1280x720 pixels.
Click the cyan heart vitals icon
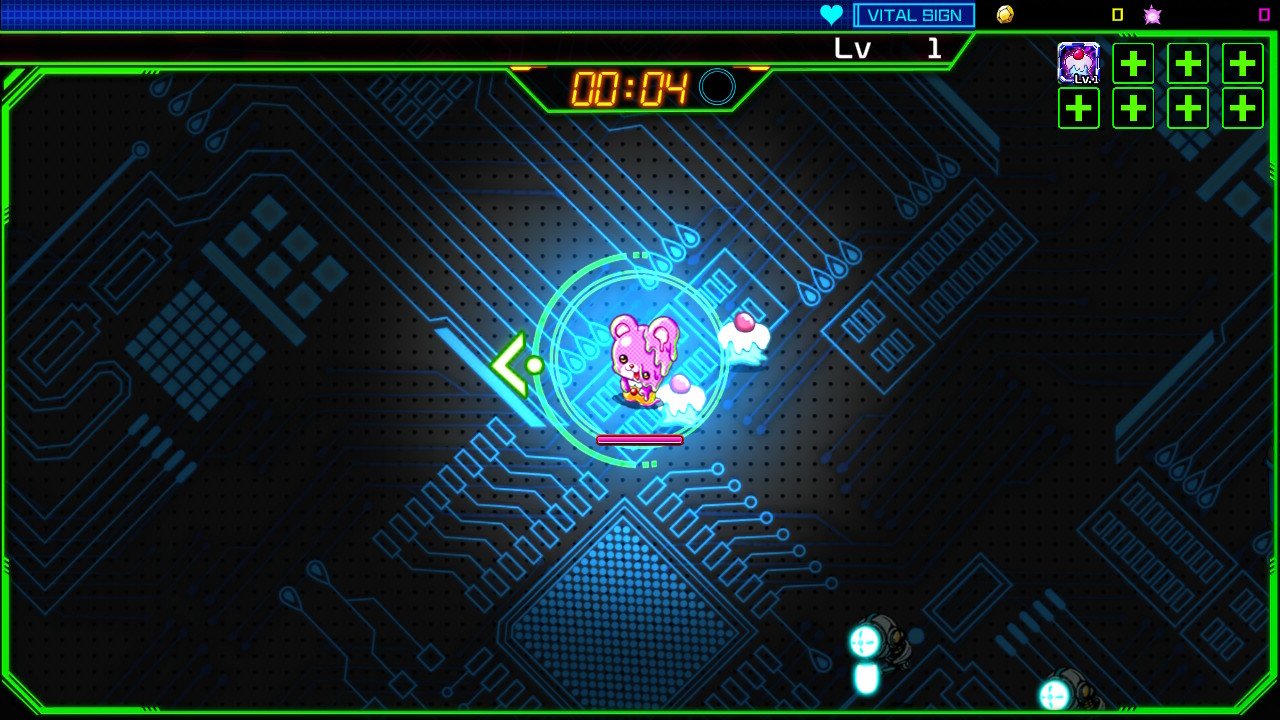click(832, 14)
